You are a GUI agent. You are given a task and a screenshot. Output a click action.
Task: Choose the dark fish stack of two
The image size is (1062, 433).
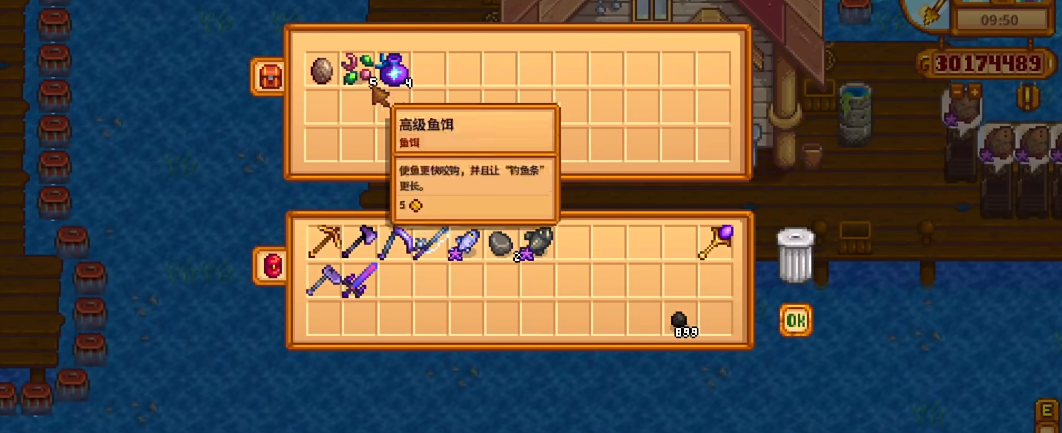[x=535, y=243]
